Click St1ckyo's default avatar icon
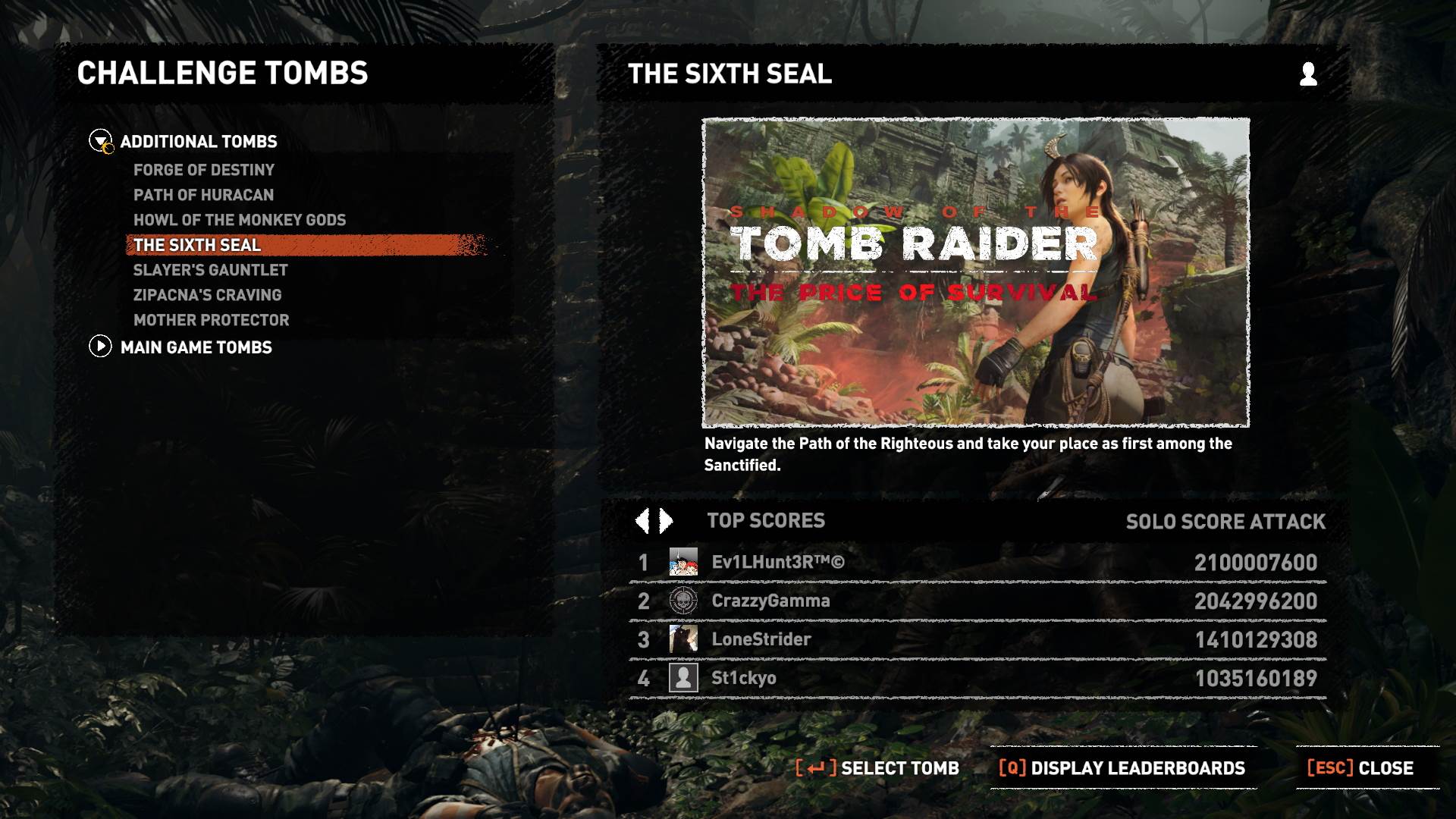Image resolution: width=1456 pixels, height=819 pixels. tap(682, 677)
